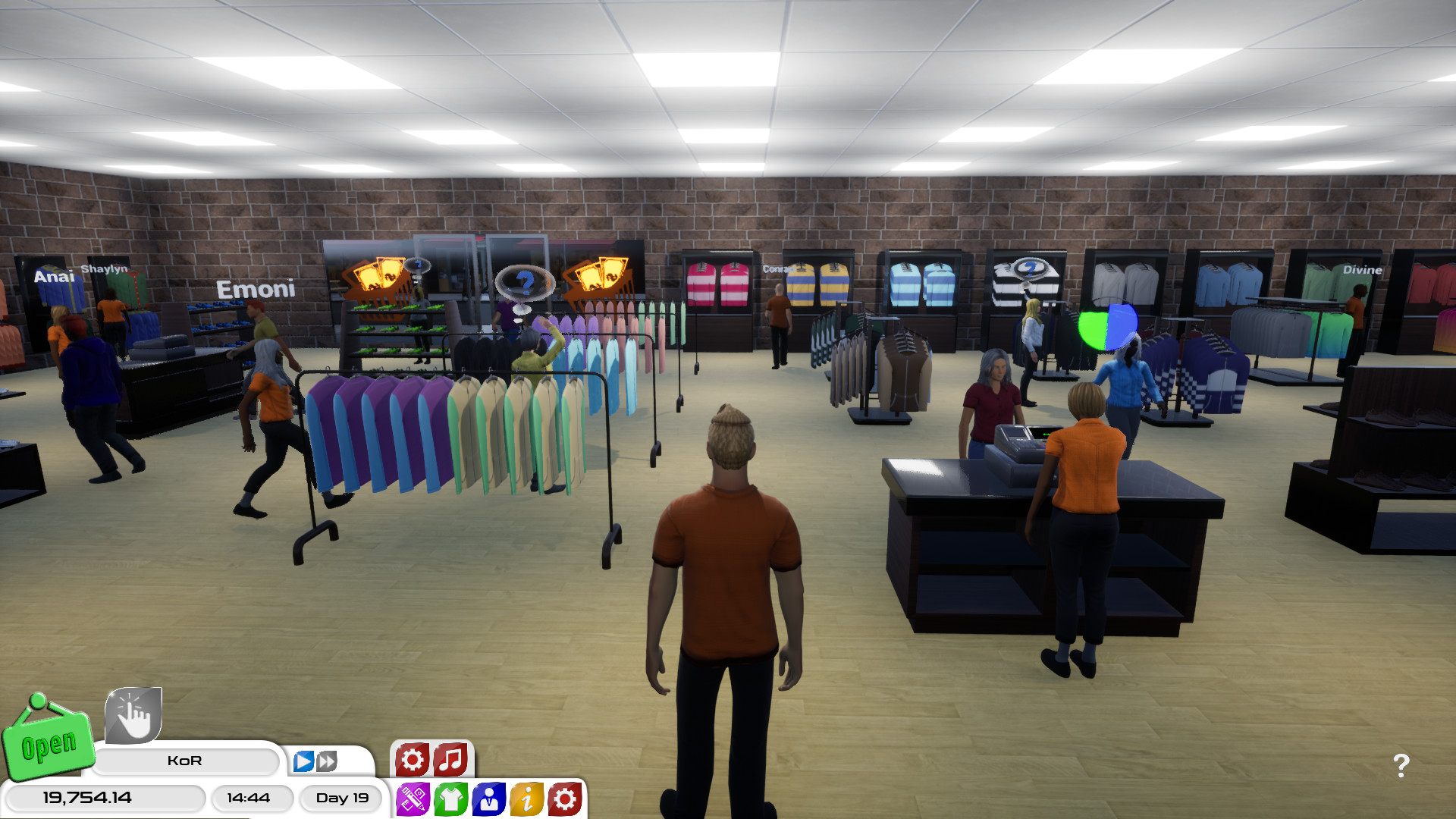
Task: Select the green t-shirt clothing menu icon
Action: click(x=450, y=798)
